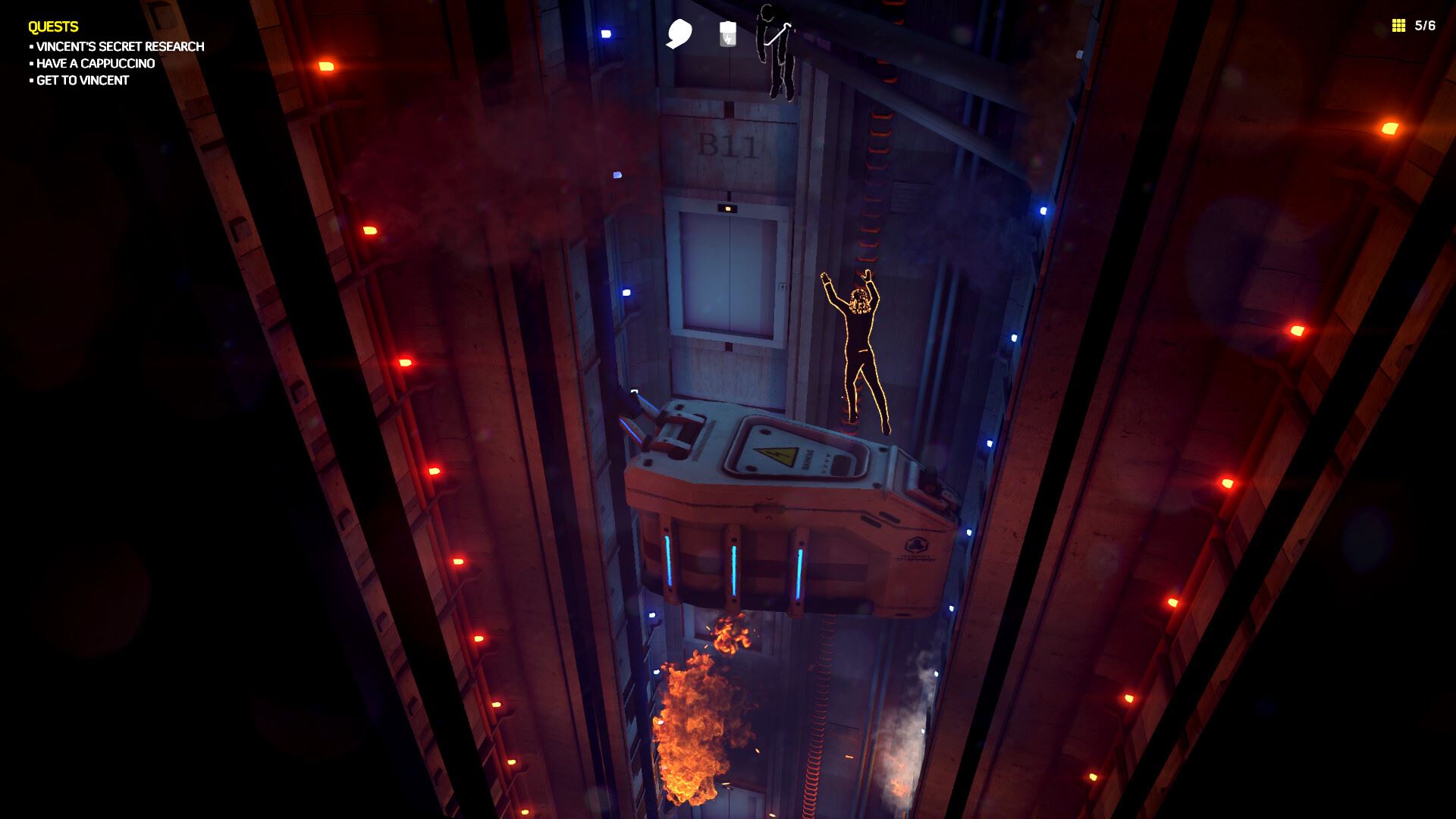Viewport: 1456px width, 819px height.
Task: Open the yellow grid collectibles icon
Action: pyautogui.click(x=1398, y=26)
